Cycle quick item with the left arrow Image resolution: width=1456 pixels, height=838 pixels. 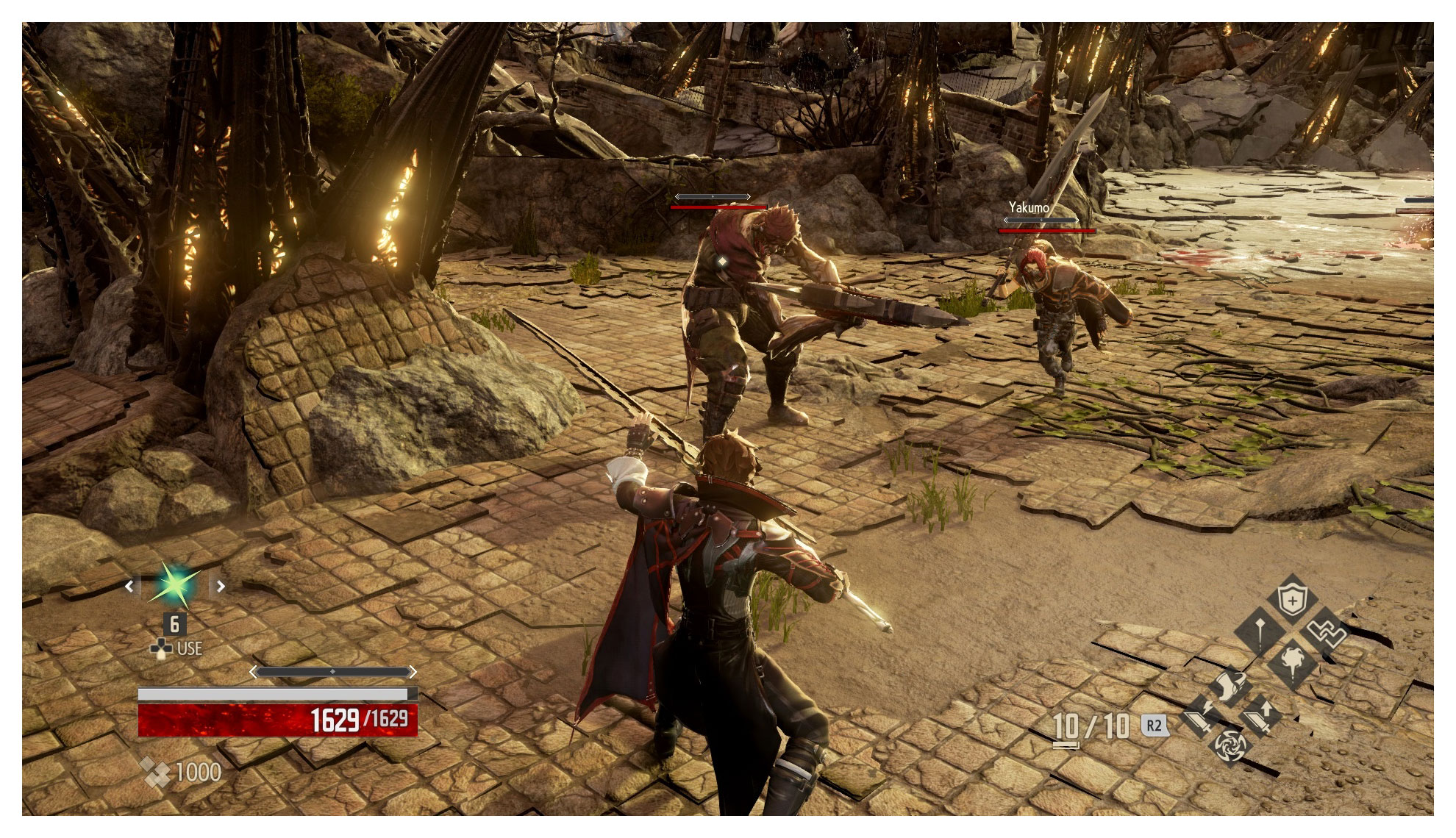click(x=130, y=586)
